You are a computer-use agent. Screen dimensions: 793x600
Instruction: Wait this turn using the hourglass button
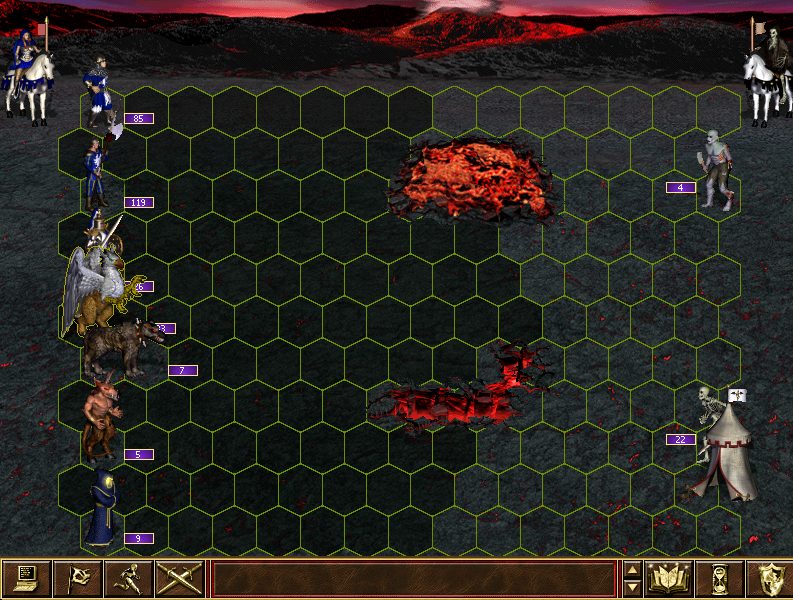coord(721,578)
